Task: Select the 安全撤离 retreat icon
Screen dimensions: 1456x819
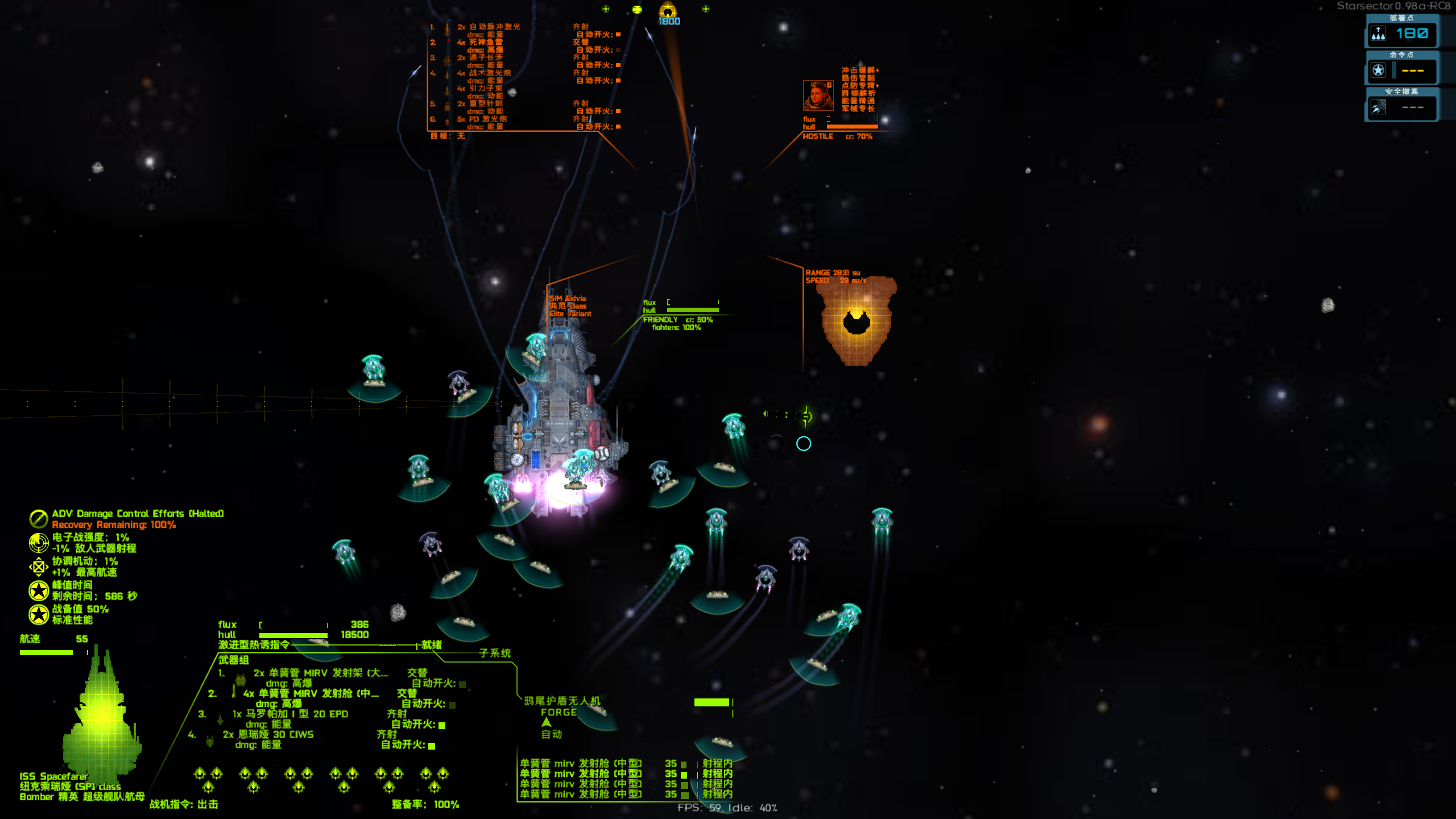Action: [1378, 107]
